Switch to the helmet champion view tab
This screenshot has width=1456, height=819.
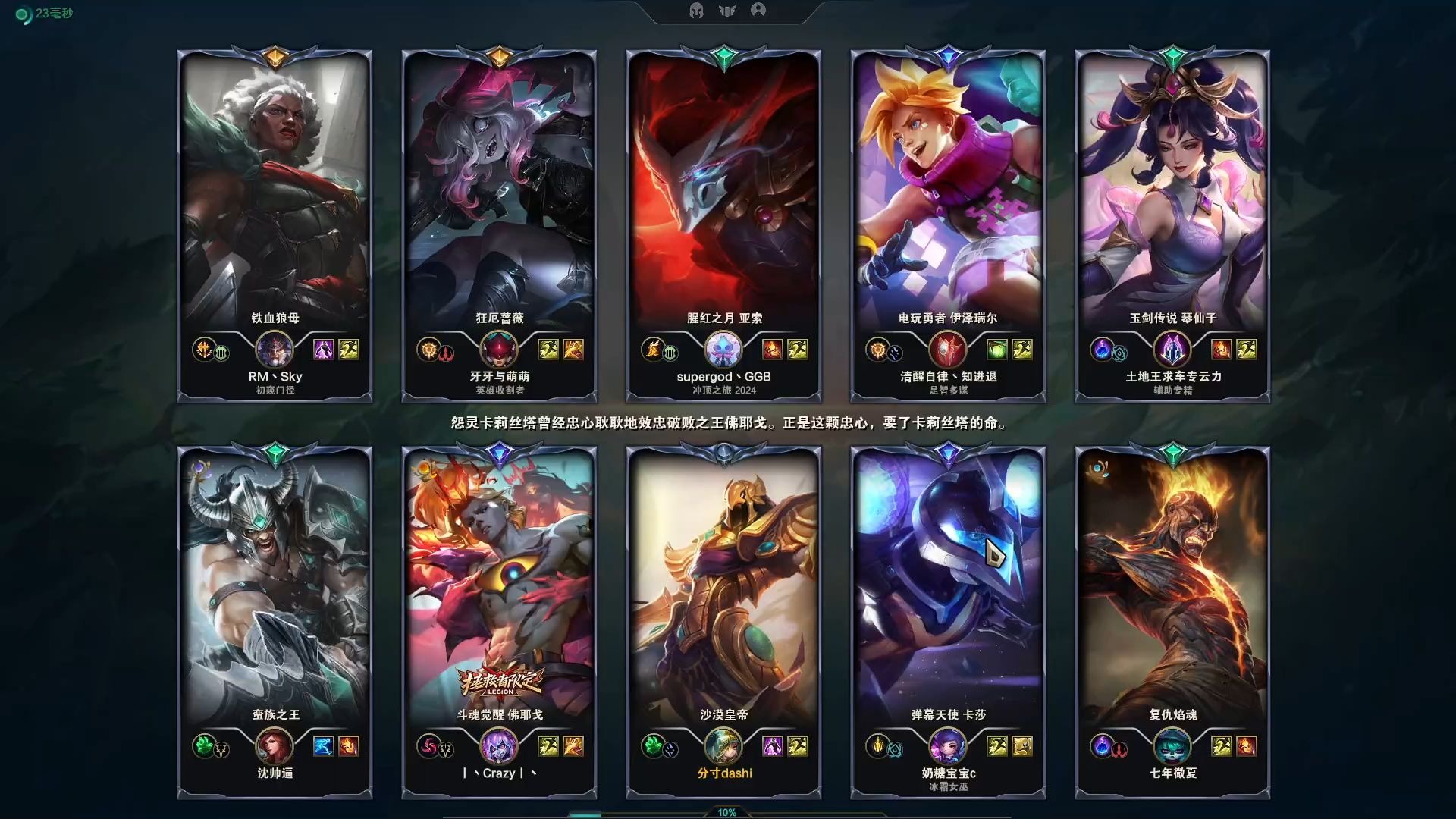tap(696, 11)
